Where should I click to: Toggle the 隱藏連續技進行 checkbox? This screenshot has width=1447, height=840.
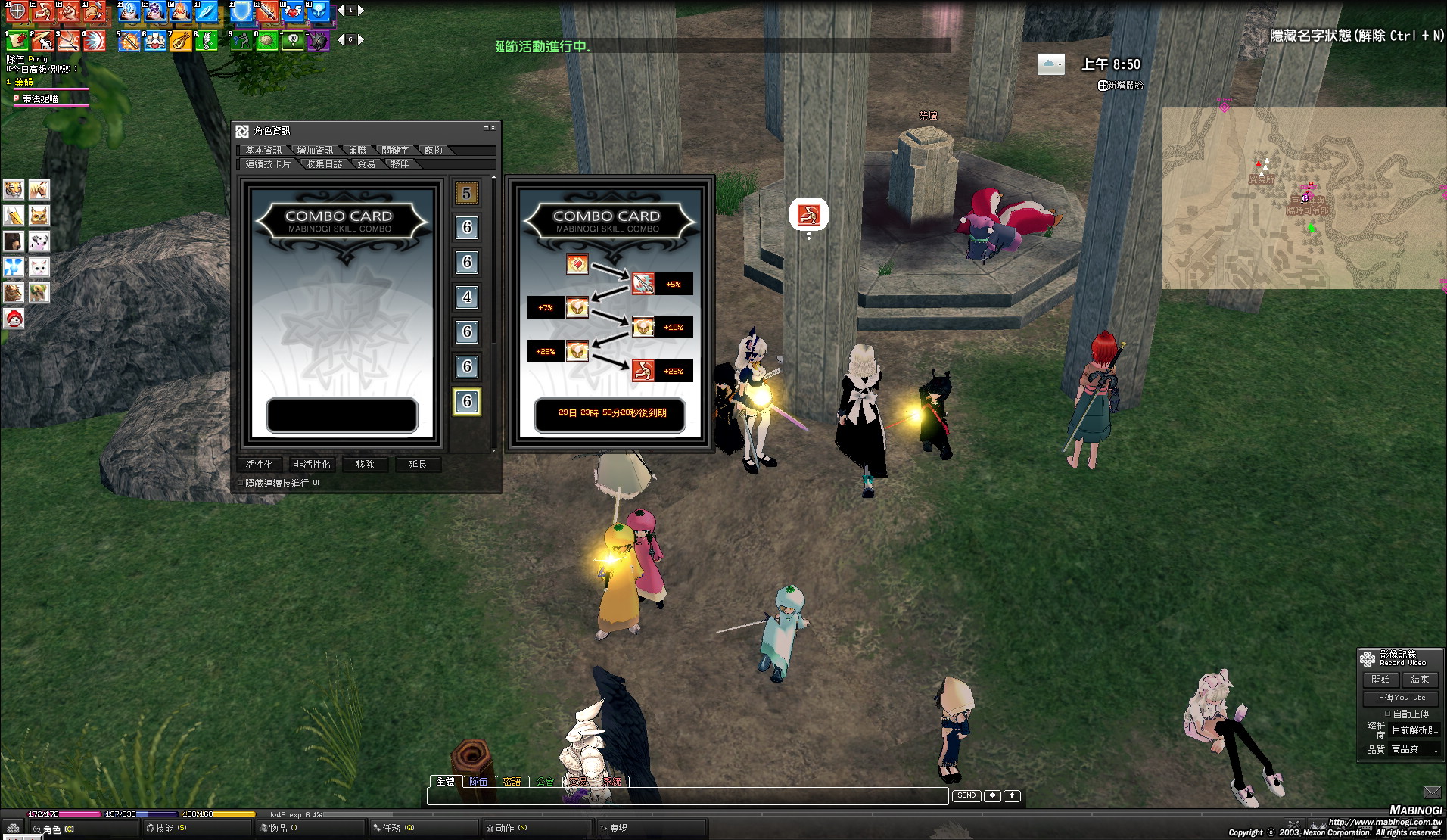pos(241,483)
